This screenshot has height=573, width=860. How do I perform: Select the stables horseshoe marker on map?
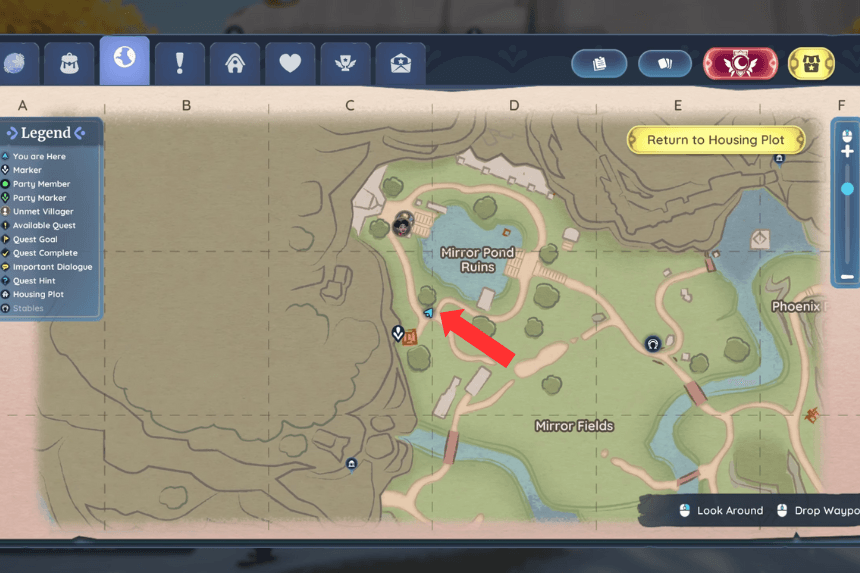click(x=653, y=343)
